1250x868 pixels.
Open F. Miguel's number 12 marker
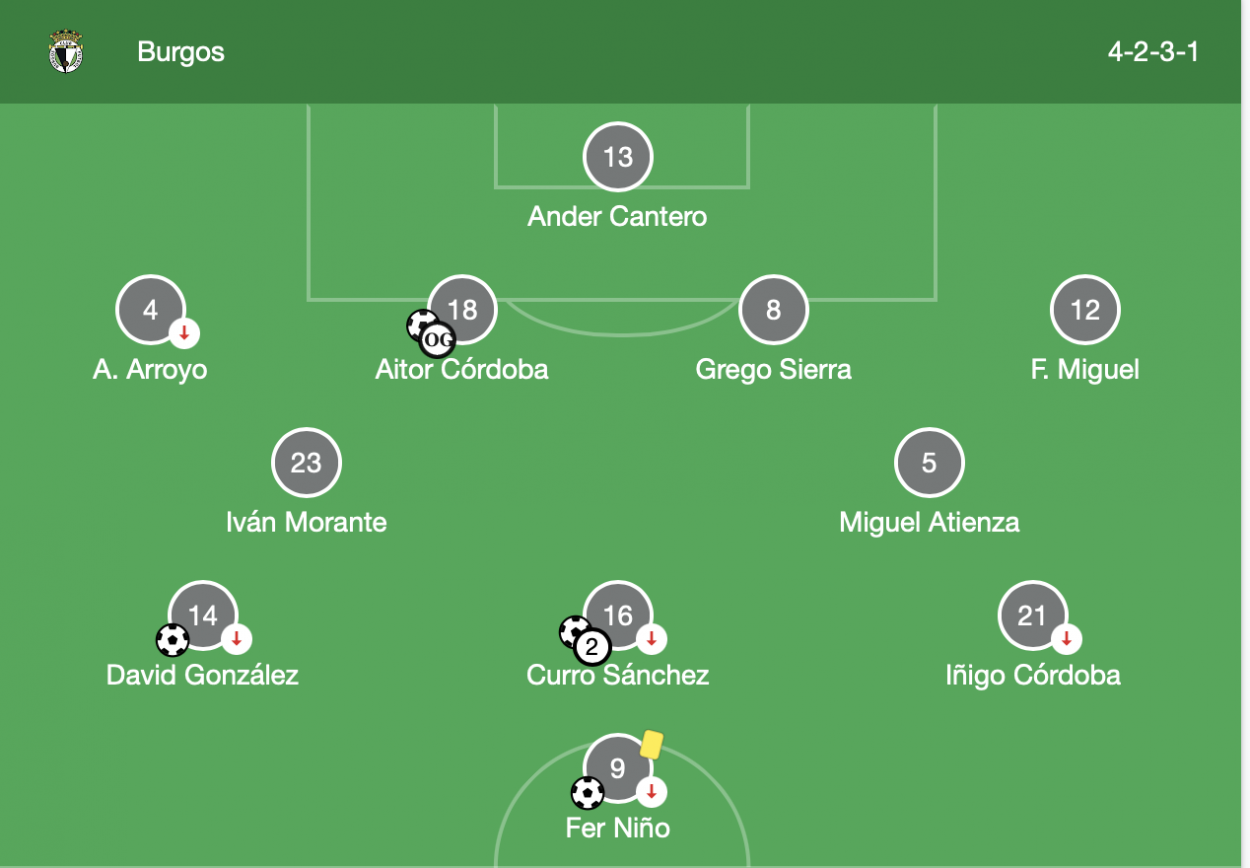click(1085, 310)
